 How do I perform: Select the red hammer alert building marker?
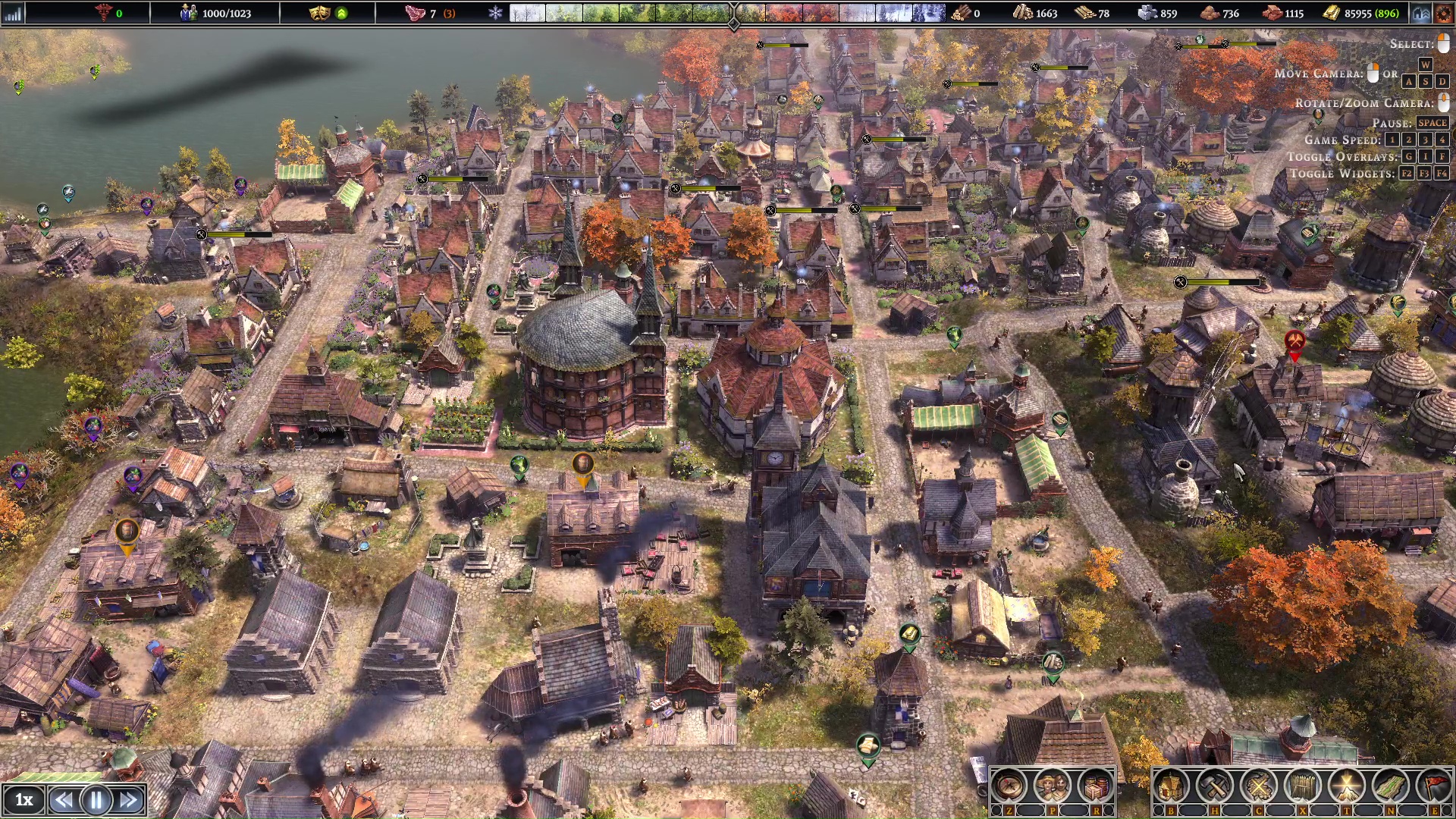[x=1294, y=341]
